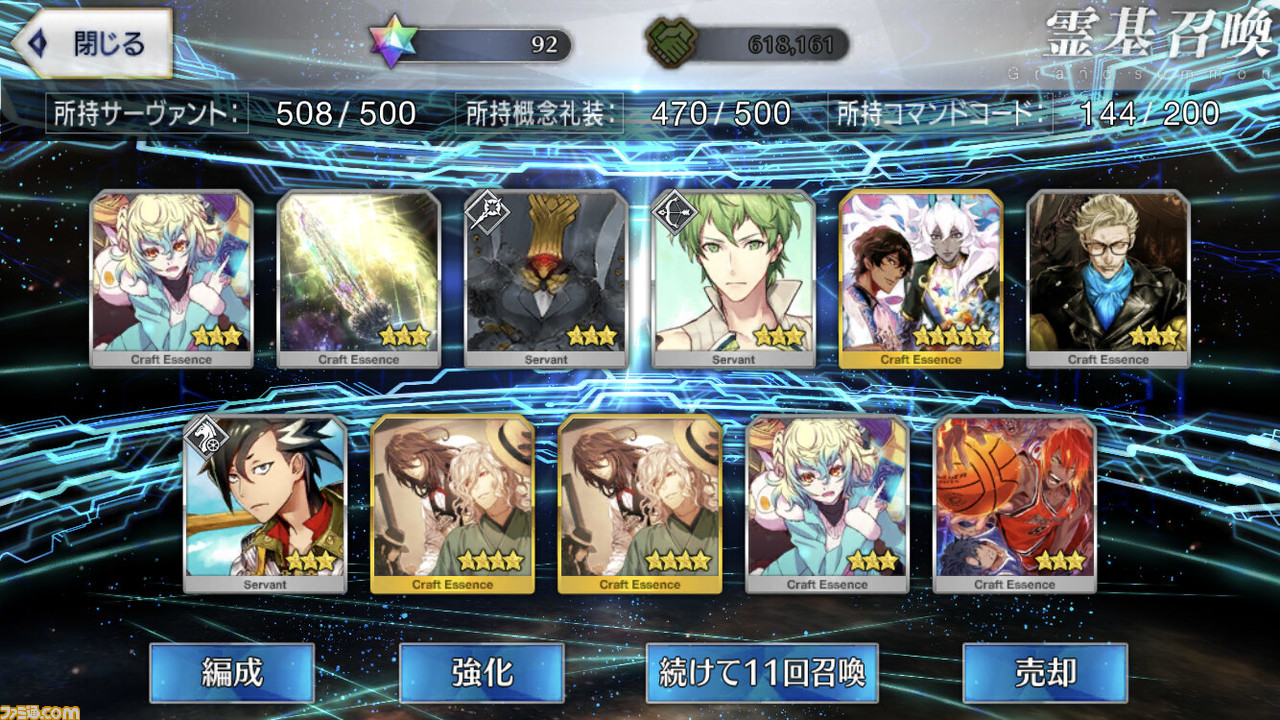This screenshot has height=720, width=1280.
Task: Inspect the five-star Craft Essence card
Action: click(x=921, y=278)
